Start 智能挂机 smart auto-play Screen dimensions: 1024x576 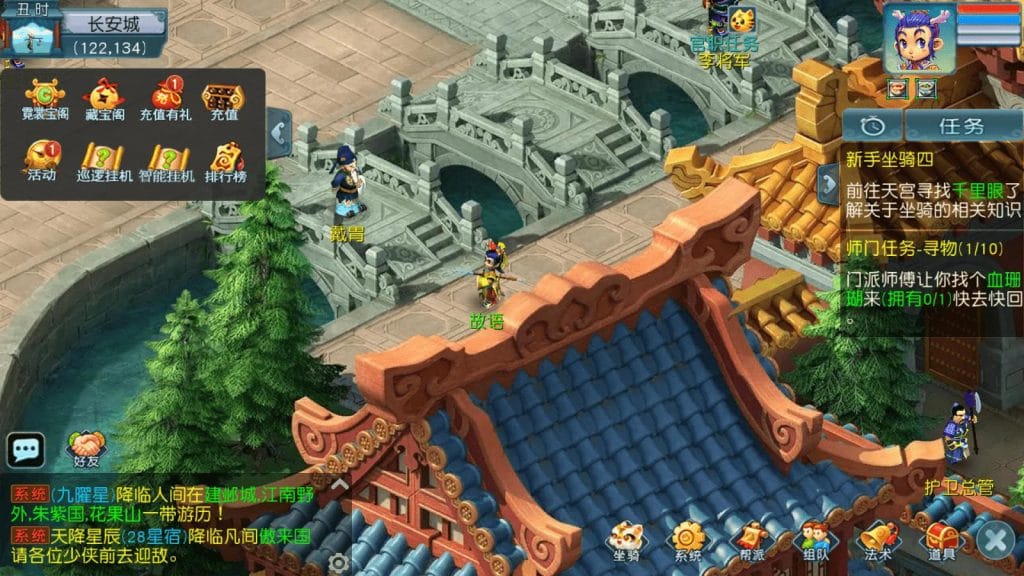166,160
